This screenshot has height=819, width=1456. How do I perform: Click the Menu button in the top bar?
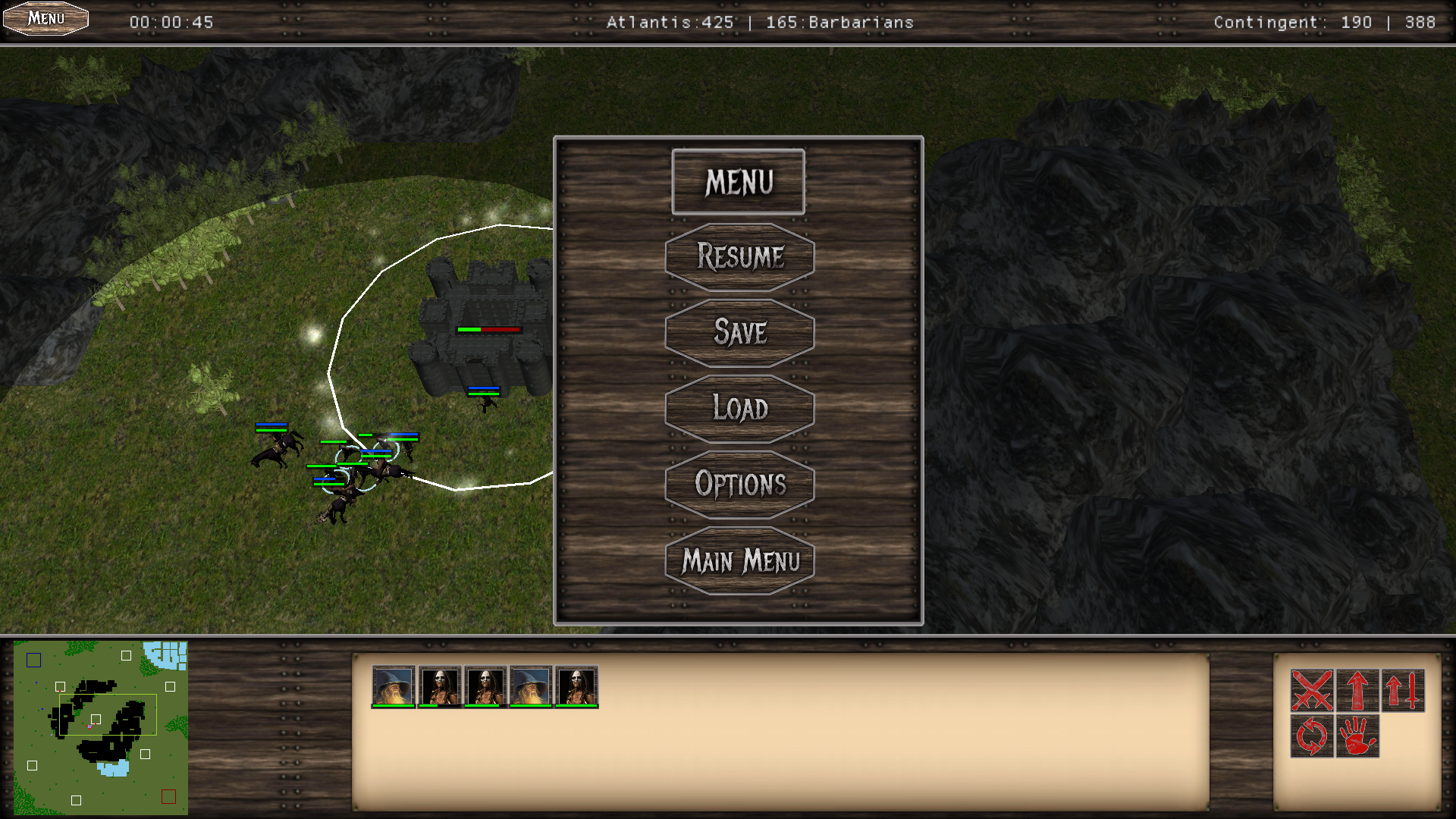coord(45,18)
